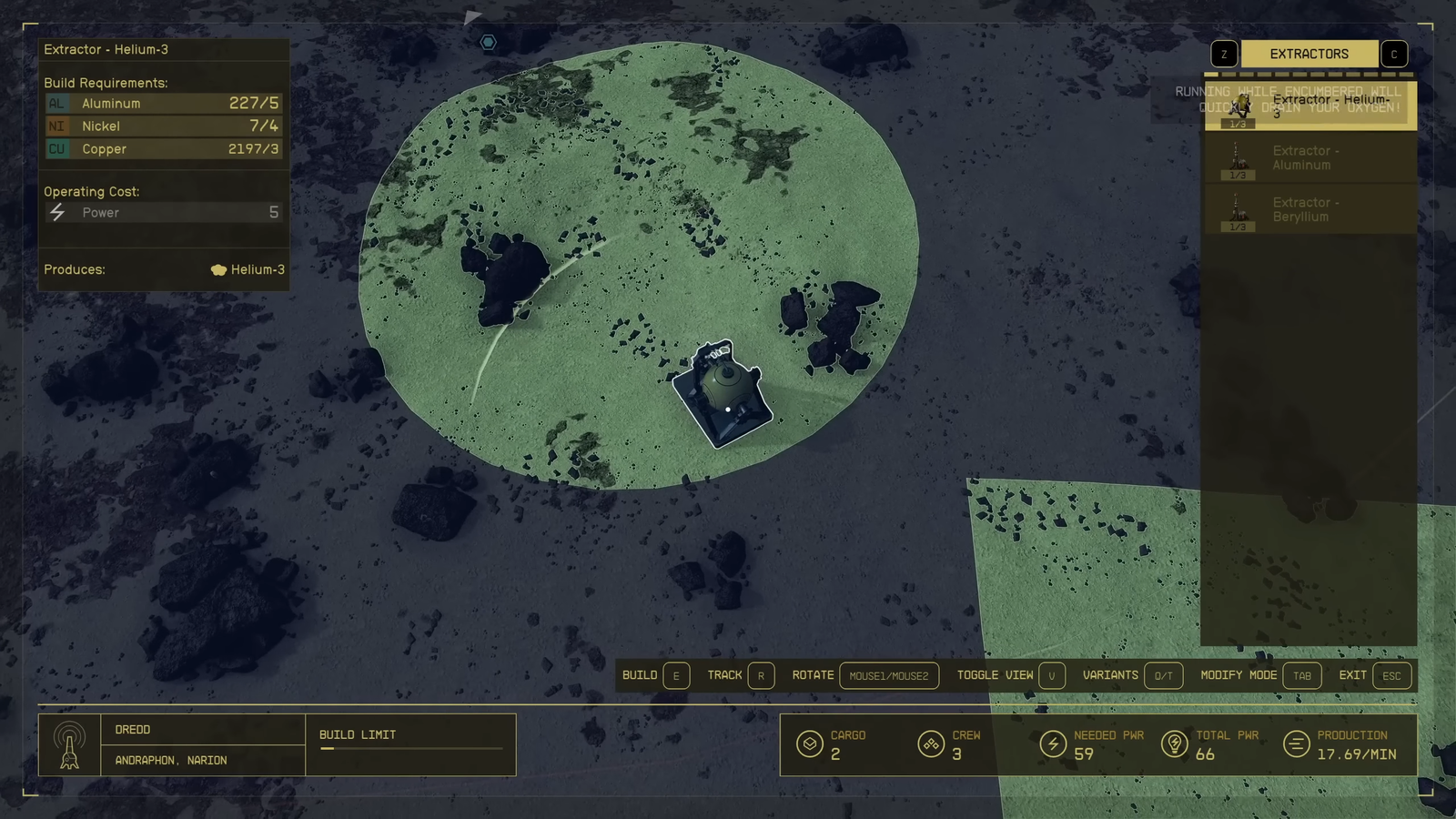1456x819 pixels.
Task: Click the EXTRACTORS category header
Action: click(x=1309, y=55)
